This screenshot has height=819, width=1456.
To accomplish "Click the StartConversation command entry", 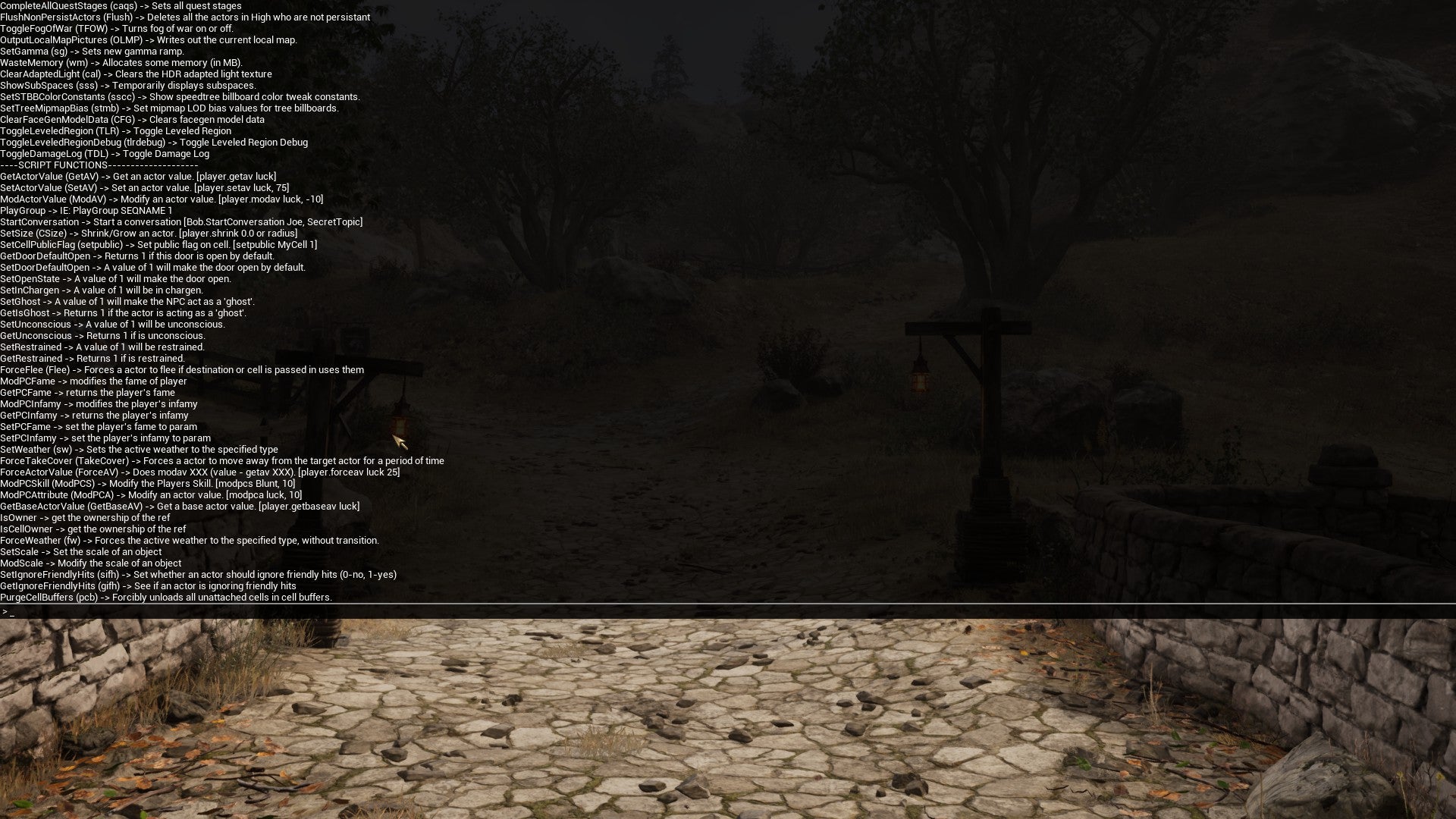I will click(182, 221).
